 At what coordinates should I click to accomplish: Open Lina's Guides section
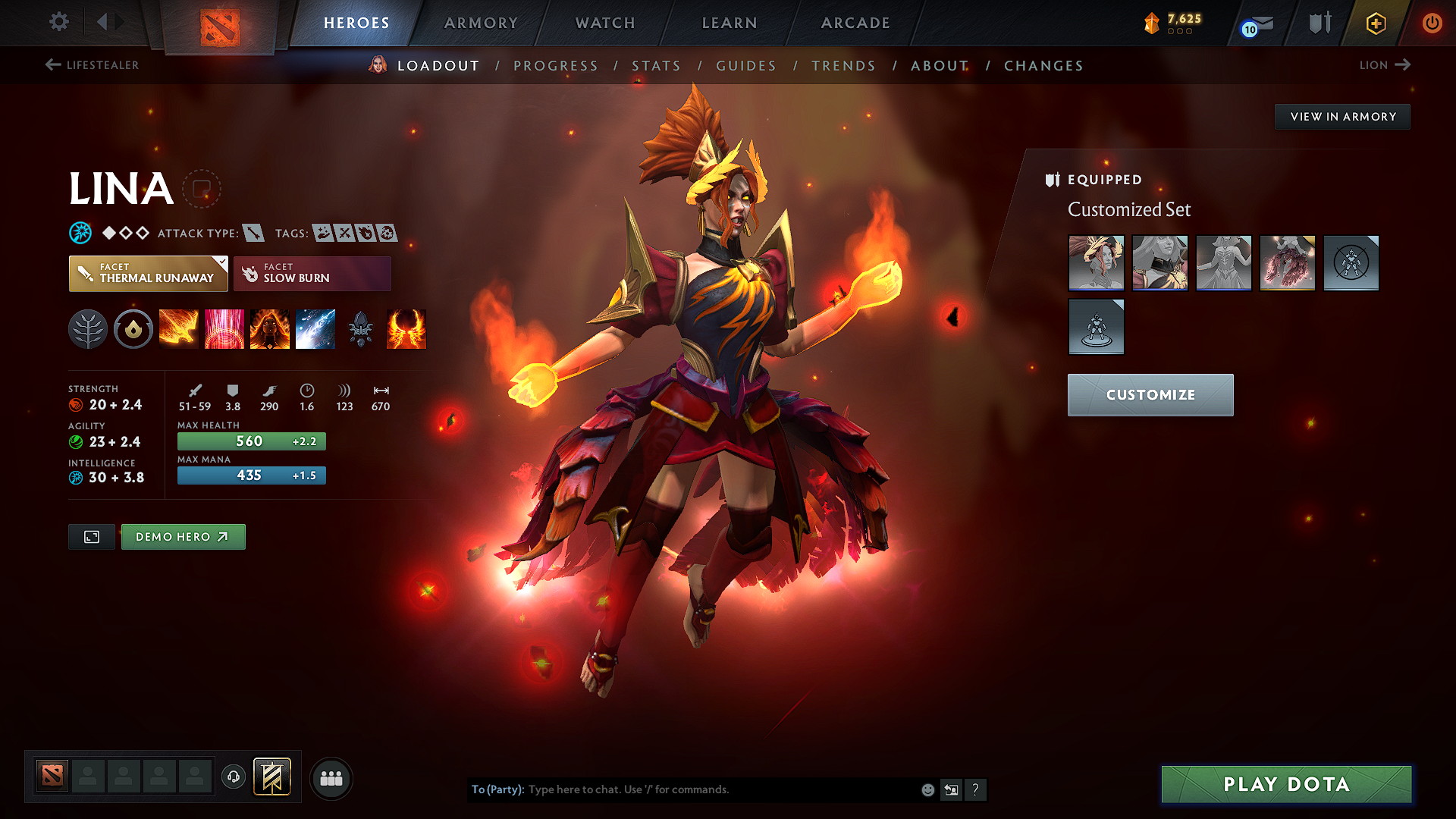coord(746,66)
